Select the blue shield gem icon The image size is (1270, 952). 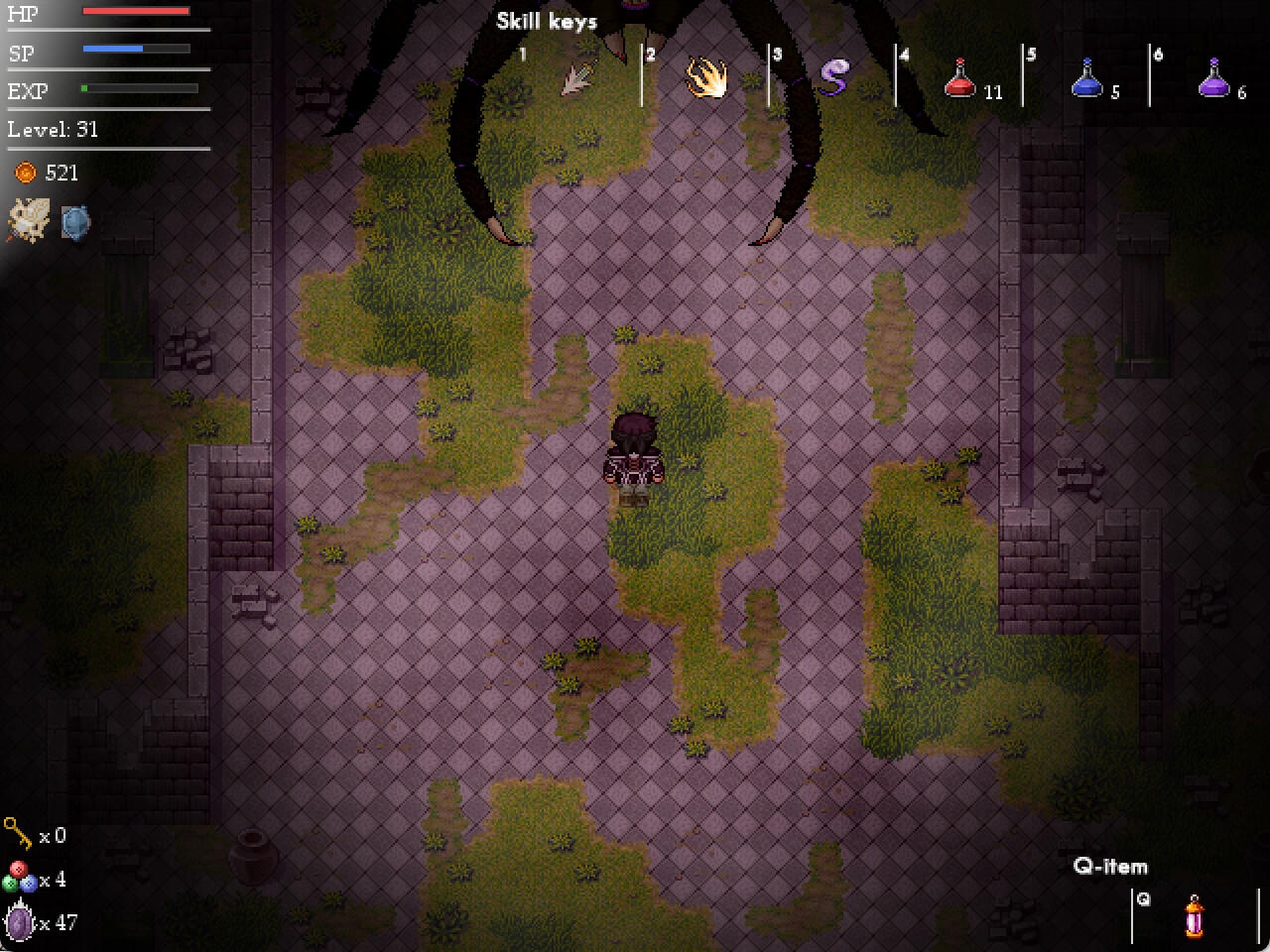(75, 223)
